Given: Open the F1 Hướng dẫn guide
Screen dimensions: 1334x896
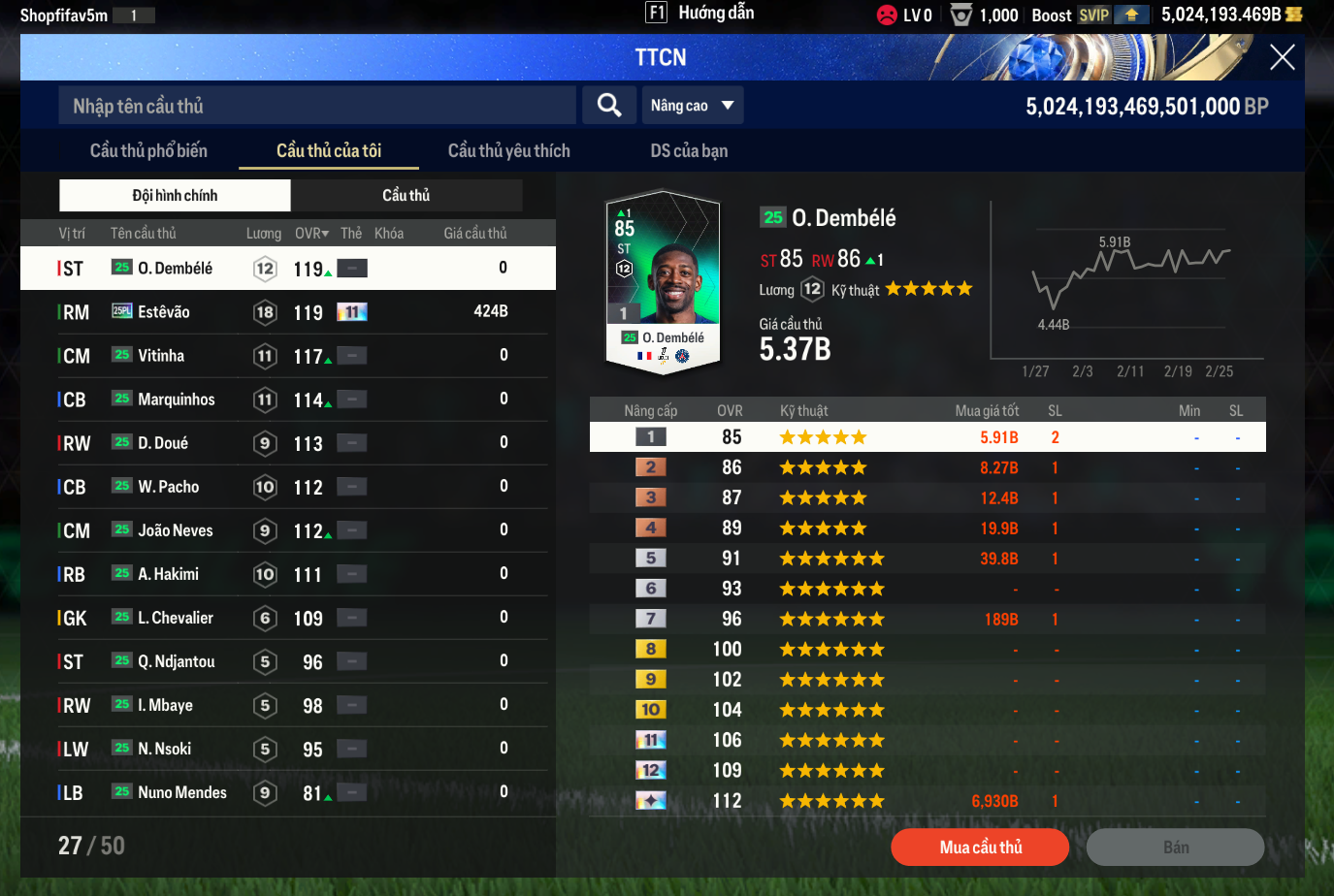Looking at the screenshot, I should tap(700, 13).
